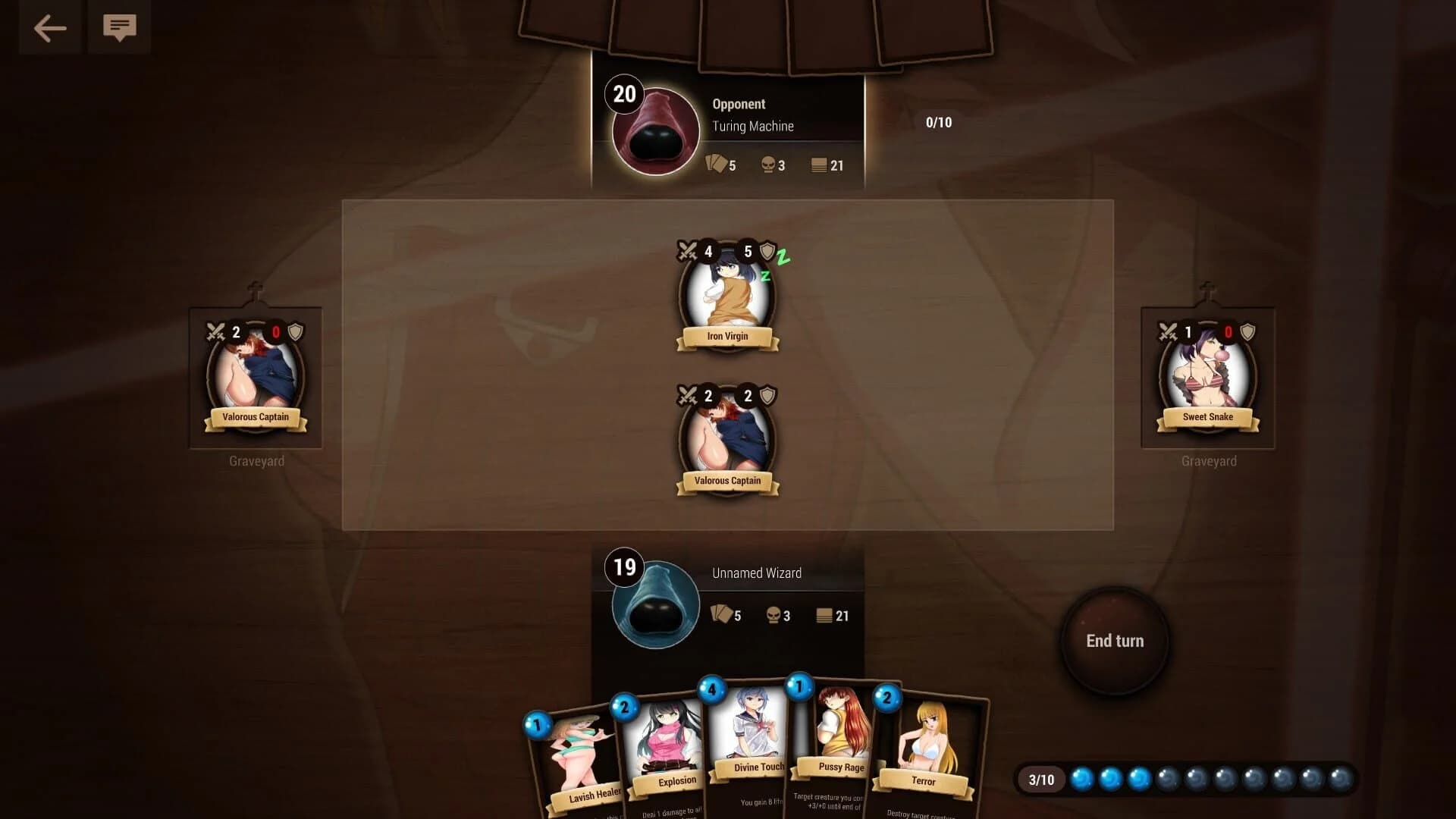The width and height of the screenshot is (1456, 819).
Task: Click the back arrow icon
Action: pos(49,28)
